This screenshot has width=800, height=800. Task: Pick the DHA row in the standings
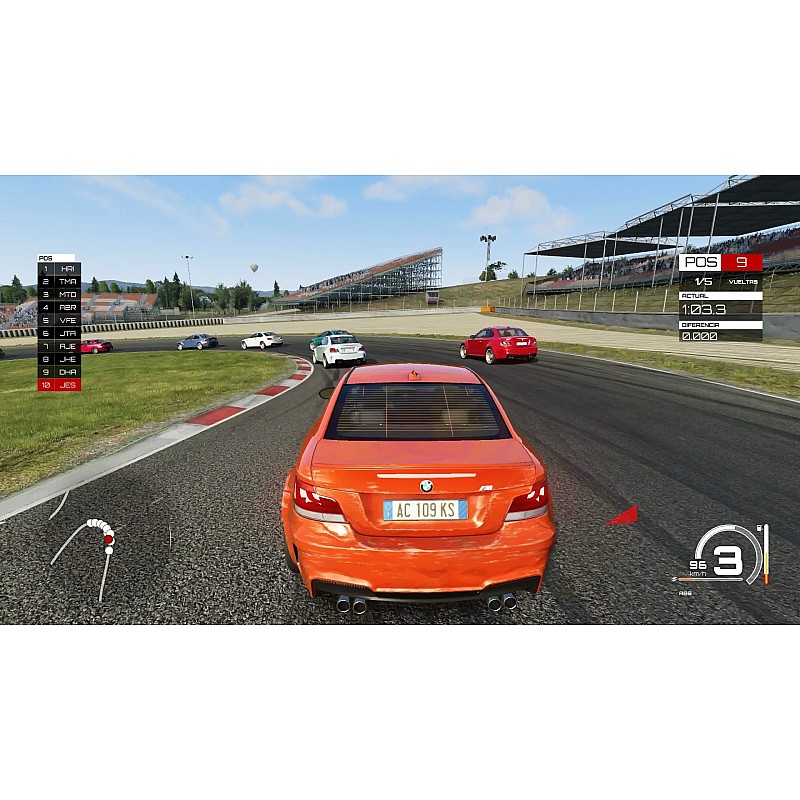coord(60,371)
